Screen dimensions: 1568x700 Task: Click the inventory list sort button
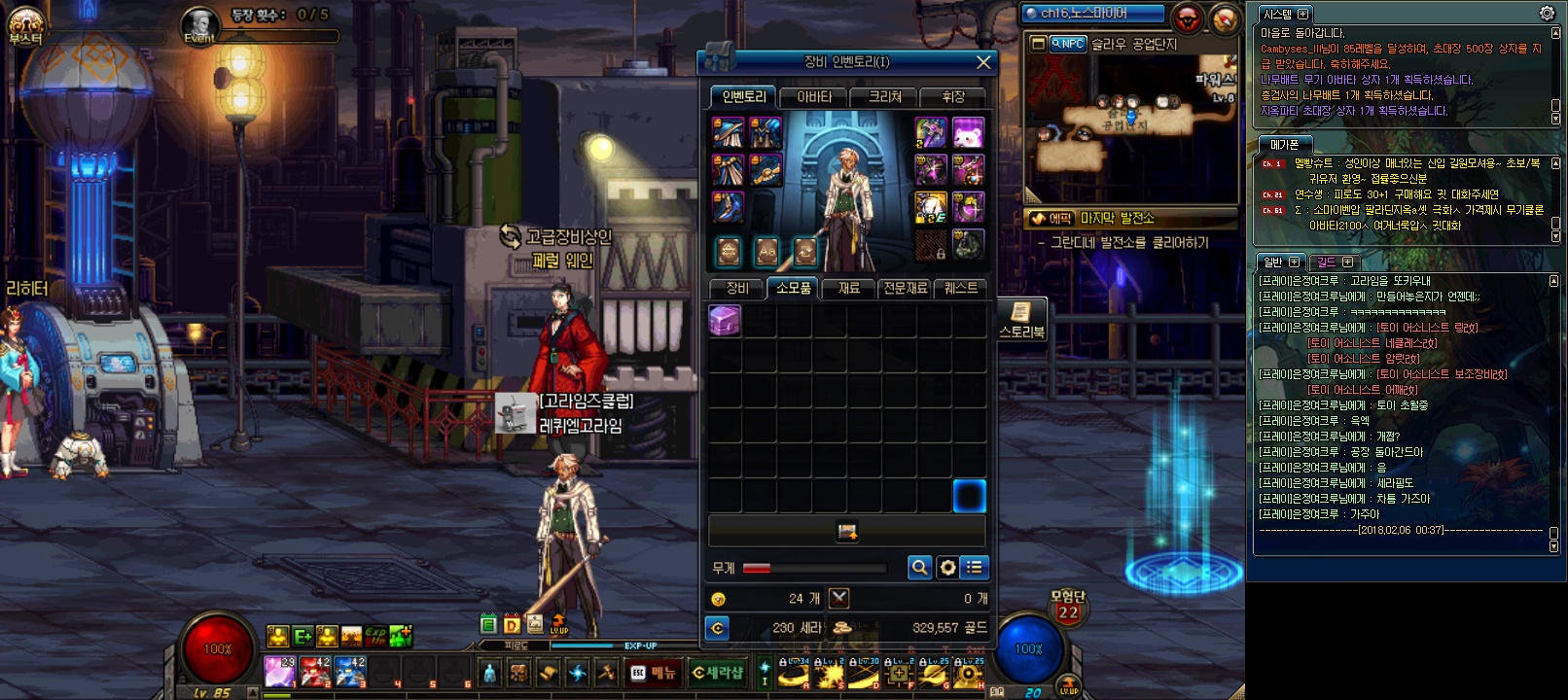coord(974,568)
